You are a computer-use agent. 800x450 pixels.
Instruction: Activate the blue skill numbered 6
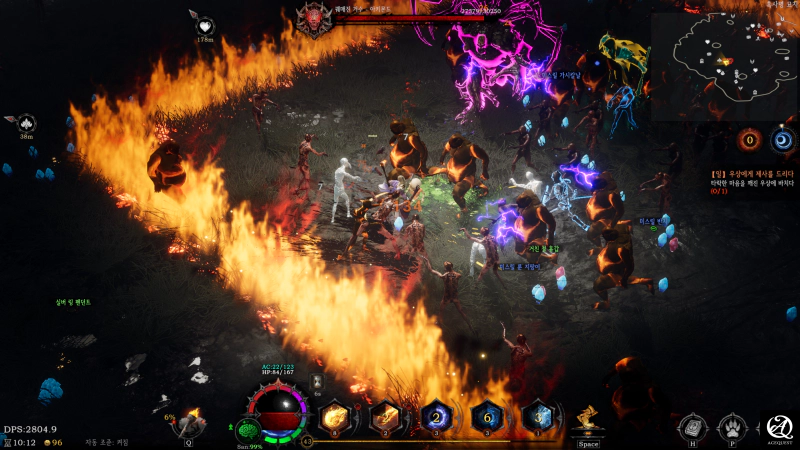click(x=487, y=416)
